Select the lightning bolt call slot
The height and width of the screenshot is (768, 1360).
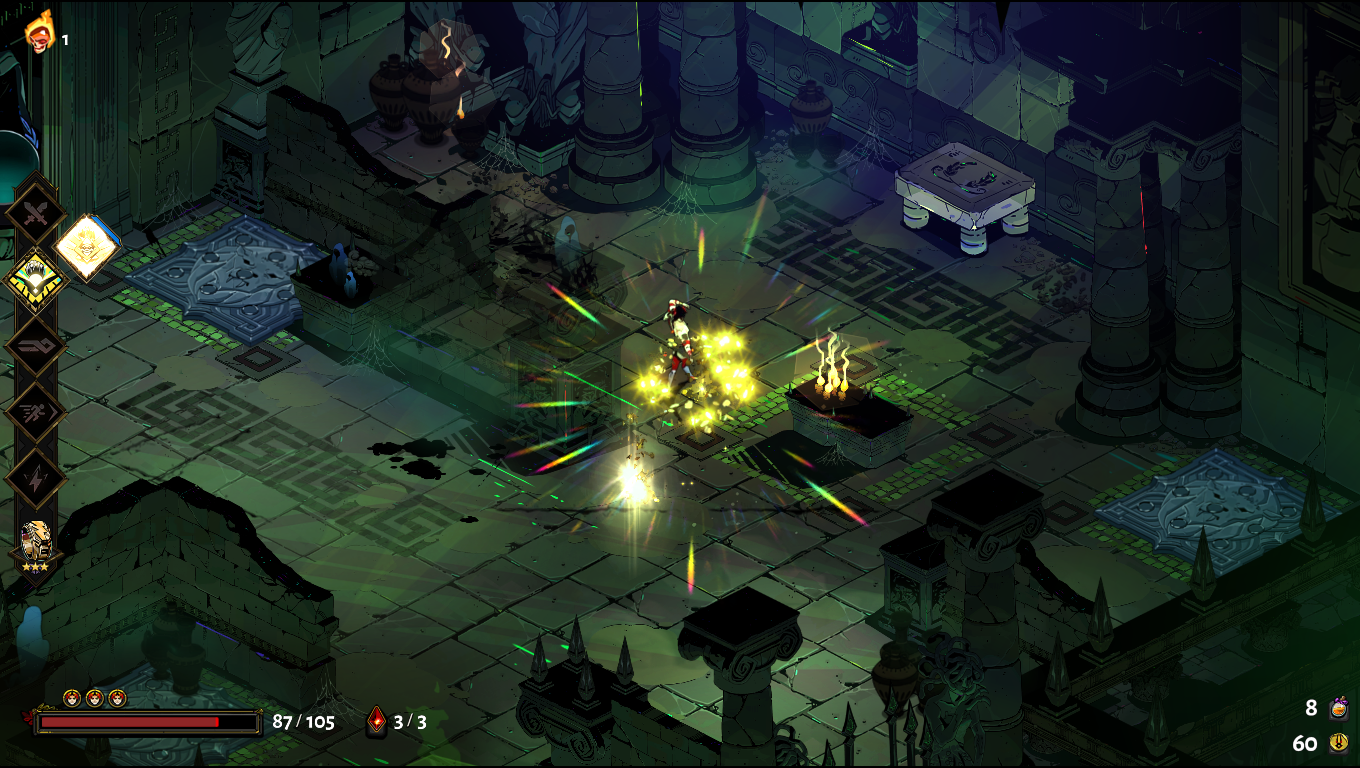click(x=35, y=478)
